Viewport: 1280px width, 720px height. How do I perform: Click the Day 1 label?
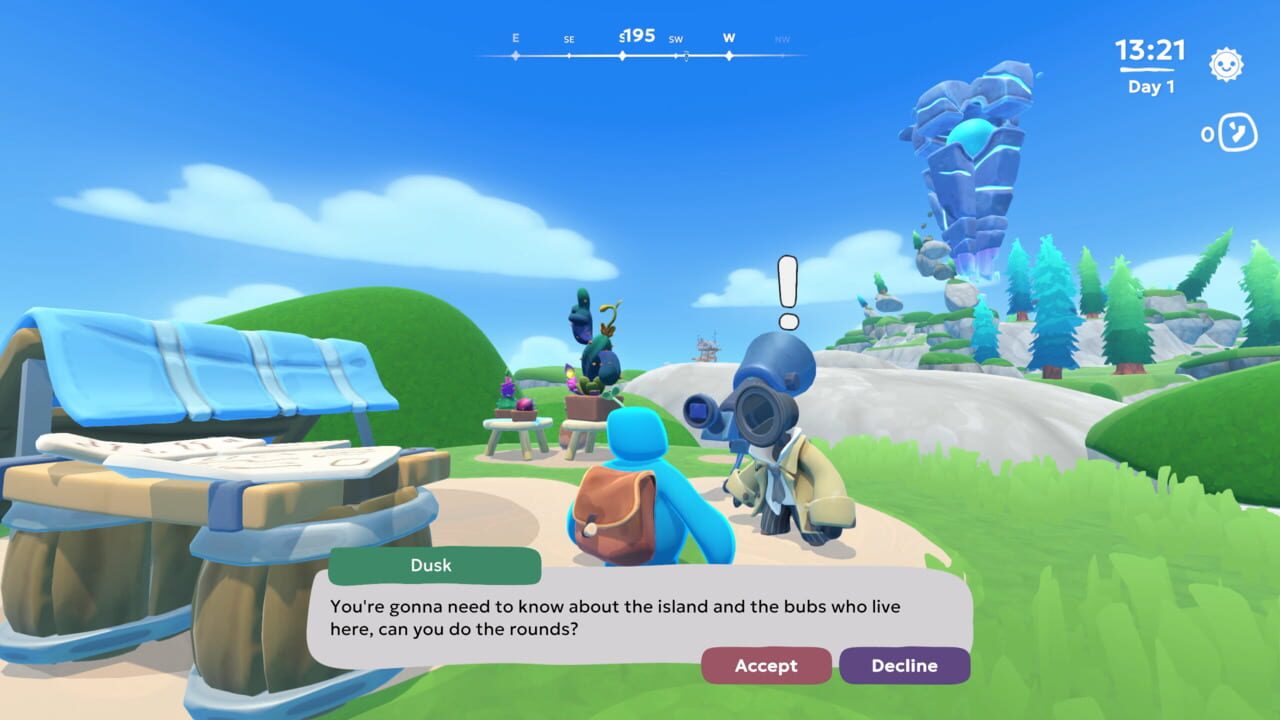click(x=1151, y=87)
